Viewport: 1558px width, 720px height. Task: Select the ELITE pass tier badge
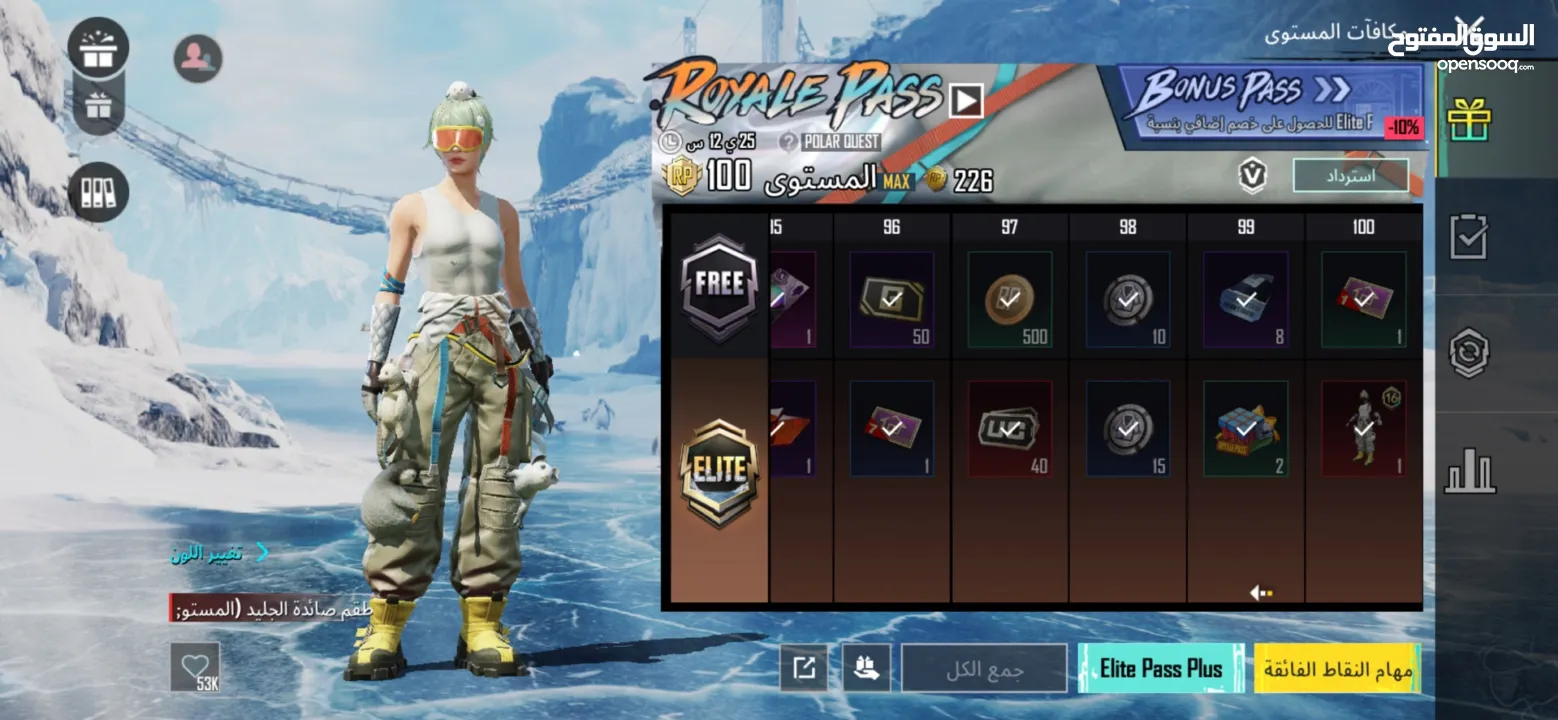pos(719,472)
